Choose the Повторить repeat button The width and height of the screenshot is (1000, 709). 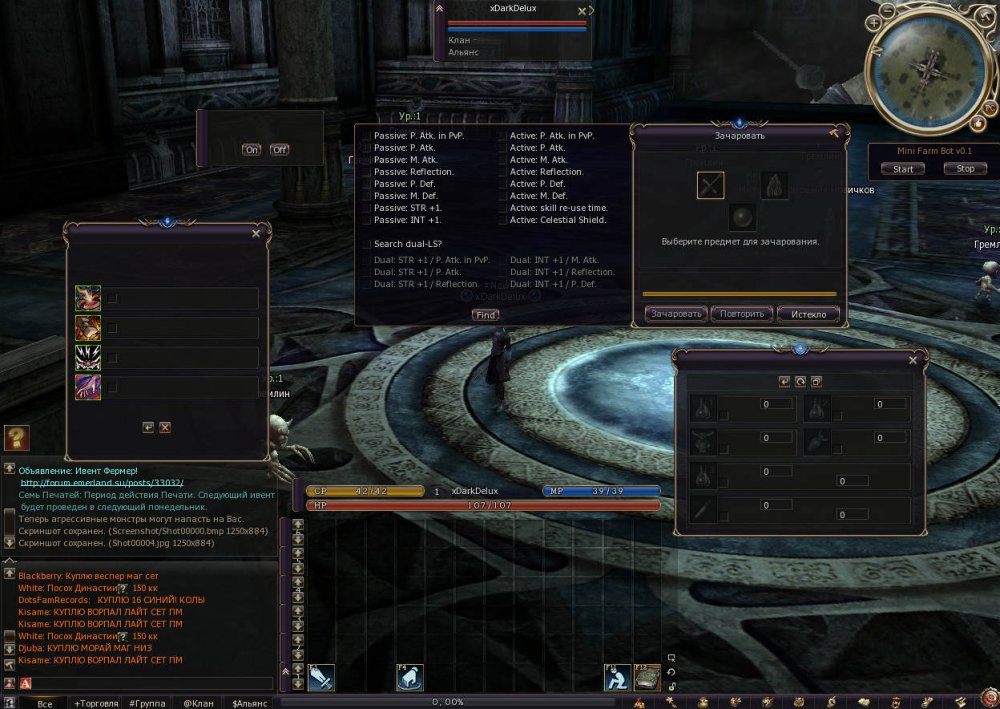(x=742, y=314)
